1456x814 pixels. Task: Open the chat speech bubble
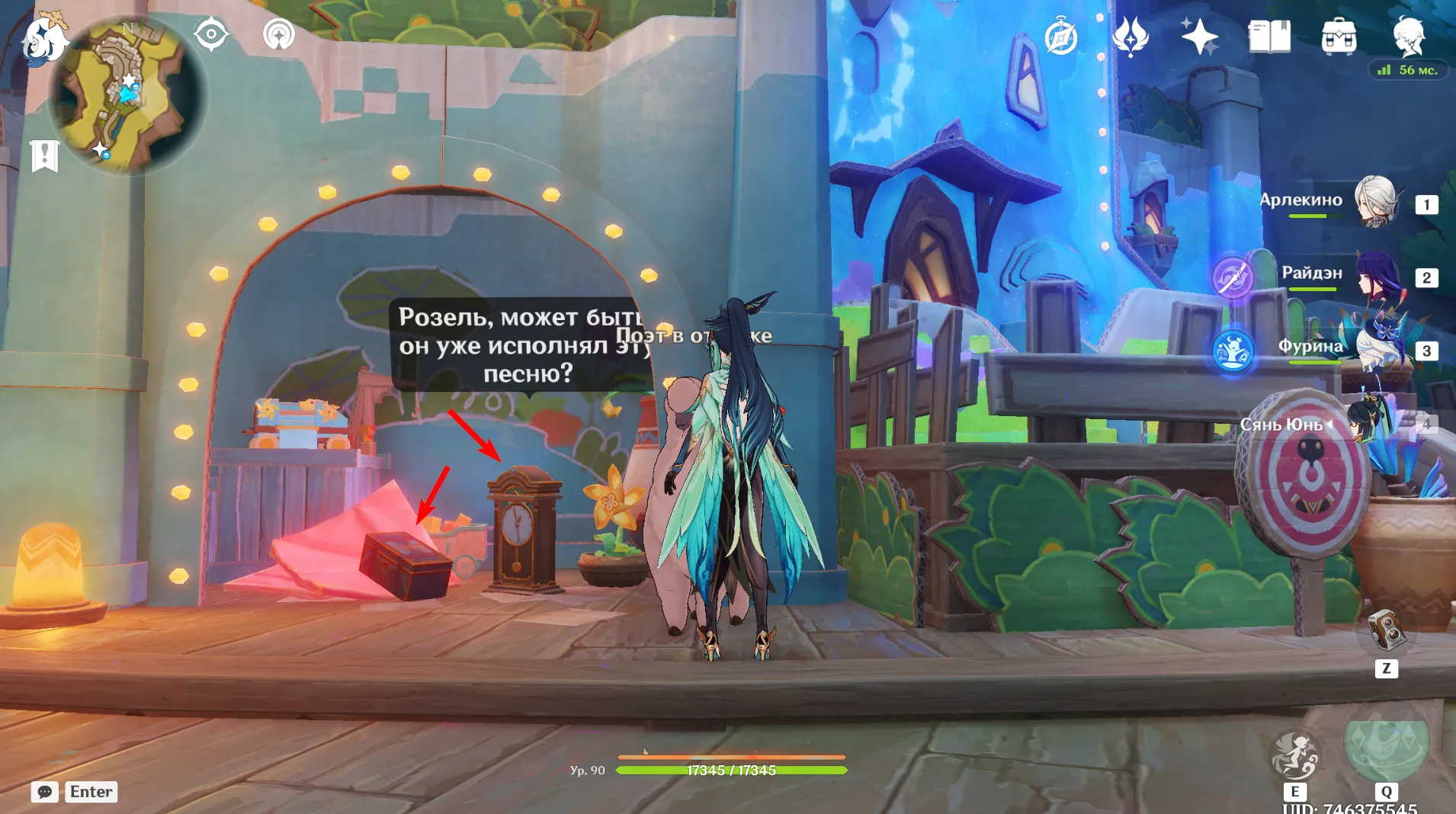pos(45,792)
